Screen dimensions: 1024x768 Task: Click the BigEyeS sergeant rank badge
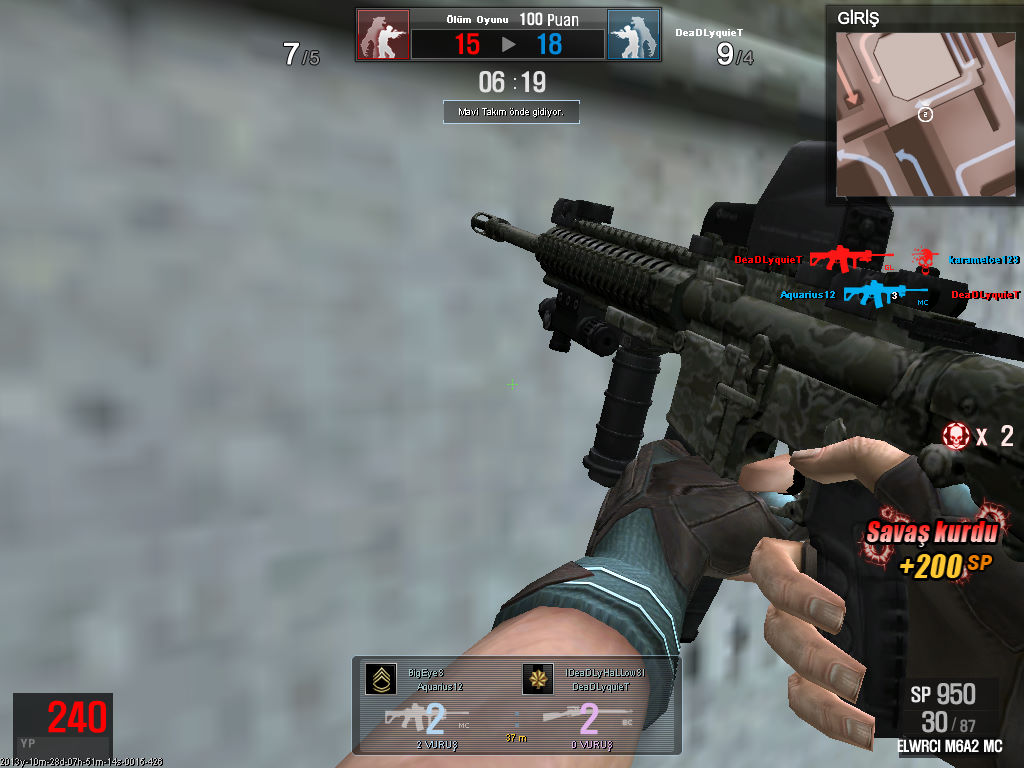click(x=380, y=679)
